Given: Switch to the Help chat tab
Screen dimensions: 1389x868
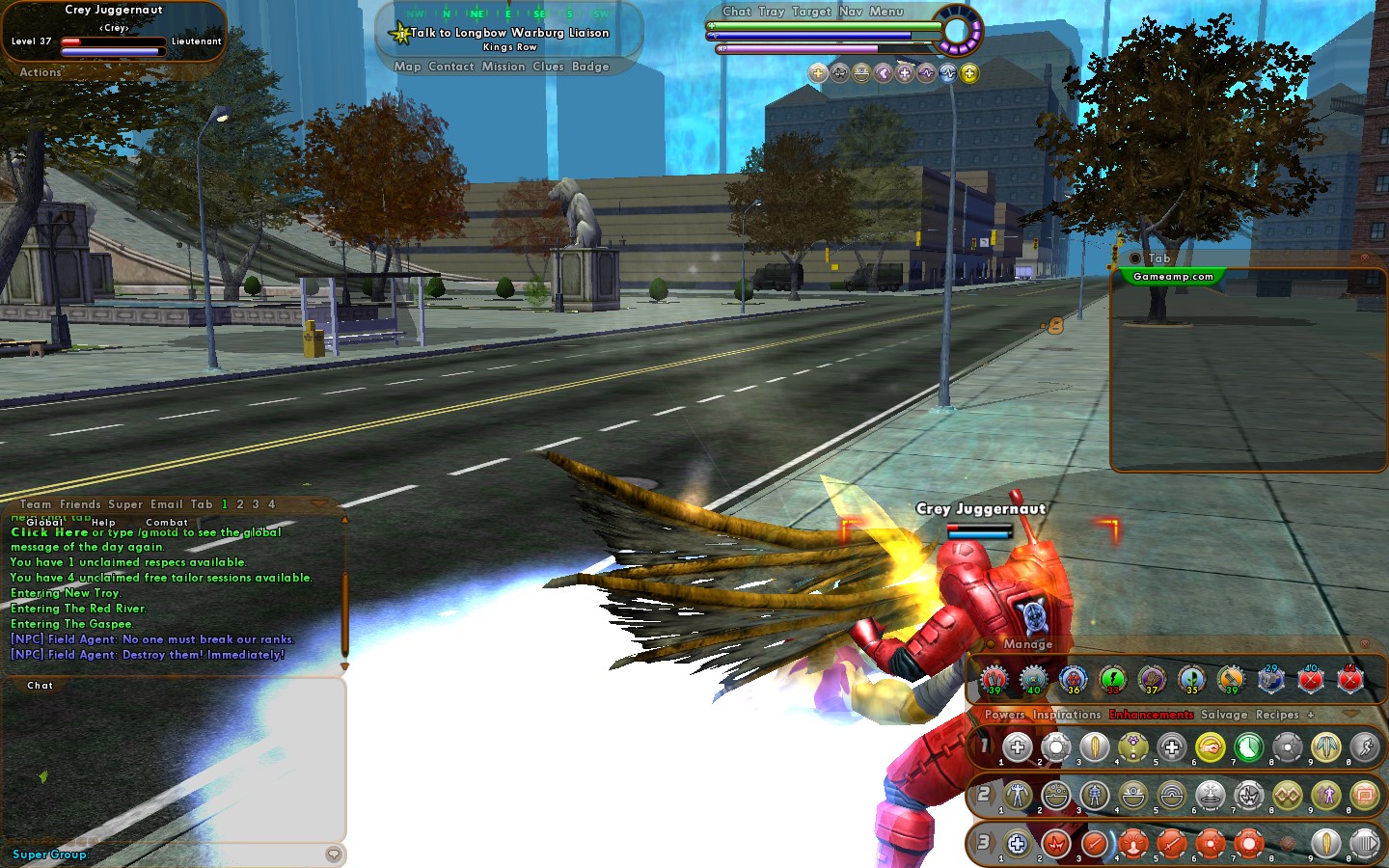Looking at the screenshot, I should pos(103,522).
